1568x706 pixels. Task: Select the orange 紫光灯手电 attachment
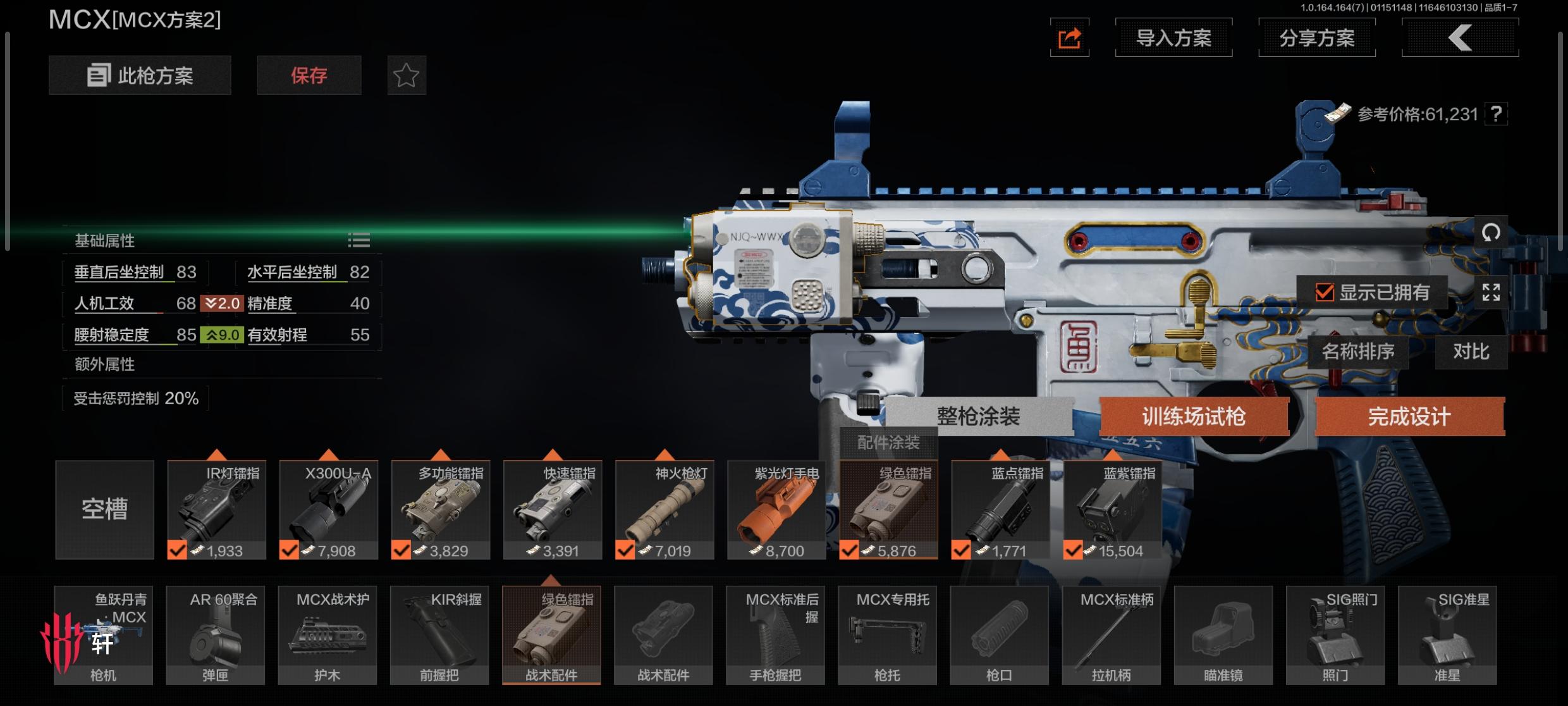[776, 509]
